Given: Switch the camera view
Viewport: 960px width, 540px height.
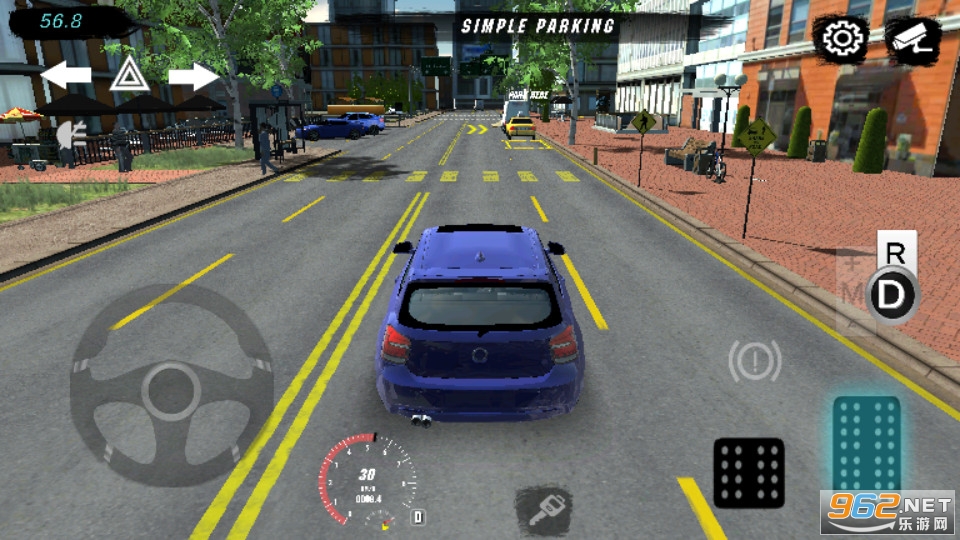Looking at the screenshot, I should pos(912,39).
